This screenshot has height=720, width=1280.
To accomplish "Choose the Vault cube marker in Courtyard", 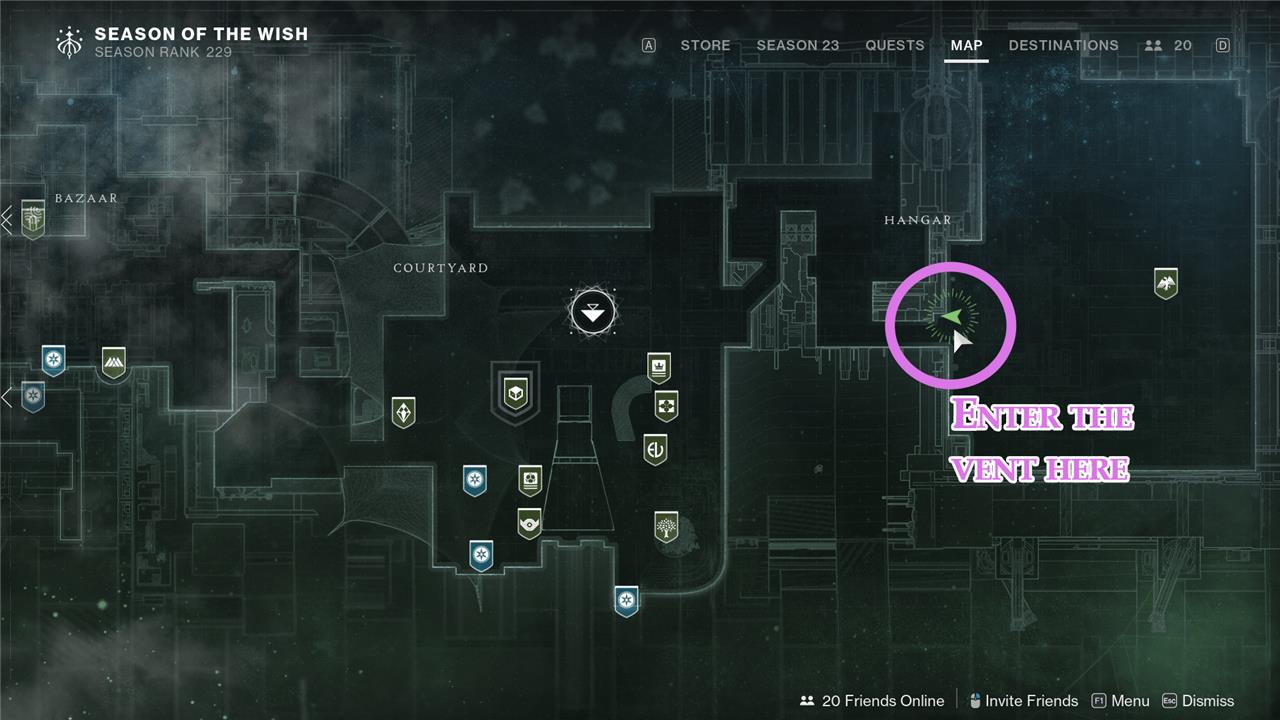I will [515, 391].
